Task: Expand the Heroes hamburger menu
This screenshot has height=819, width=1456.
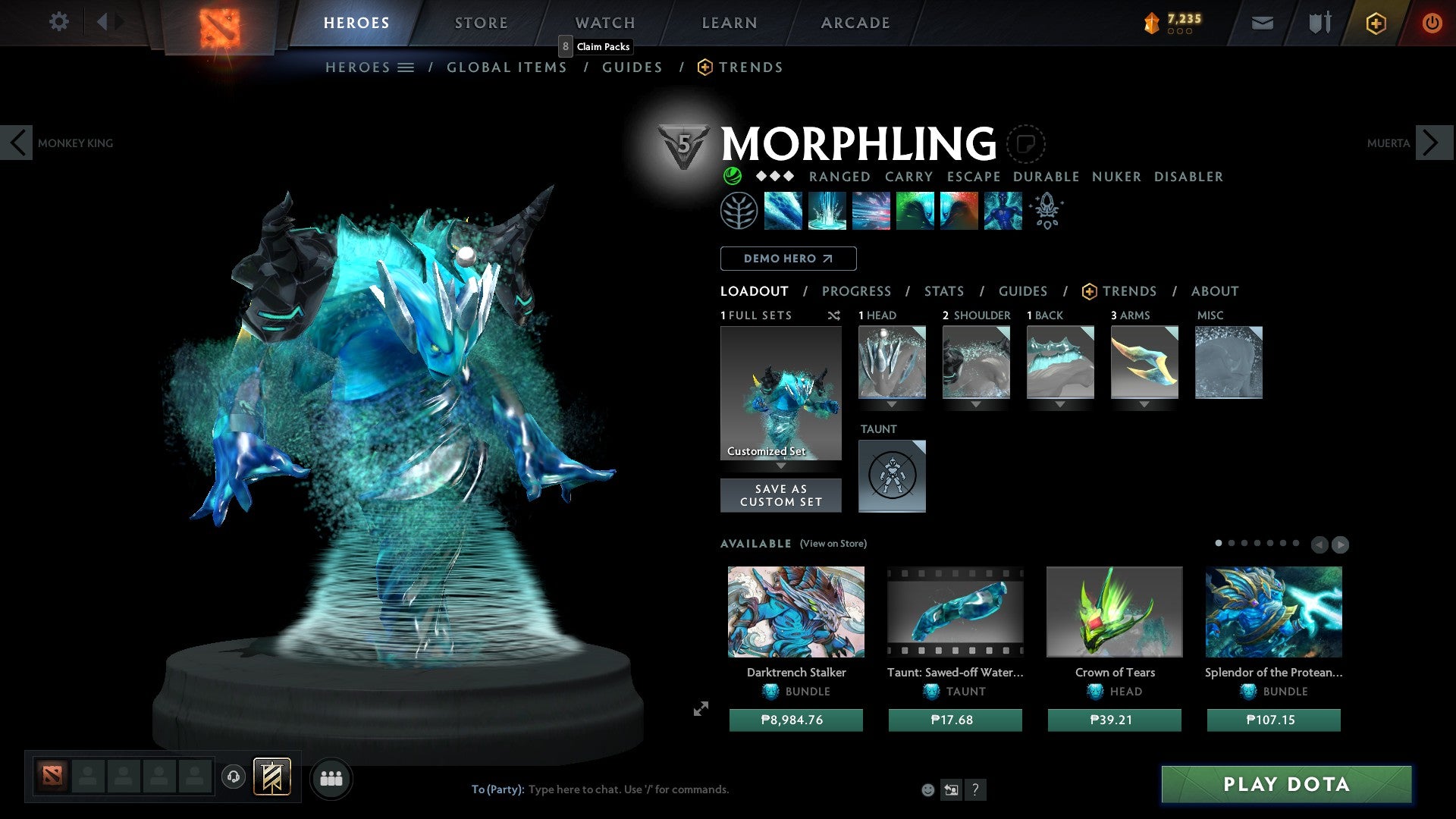Action: click(x=406, y=67)
